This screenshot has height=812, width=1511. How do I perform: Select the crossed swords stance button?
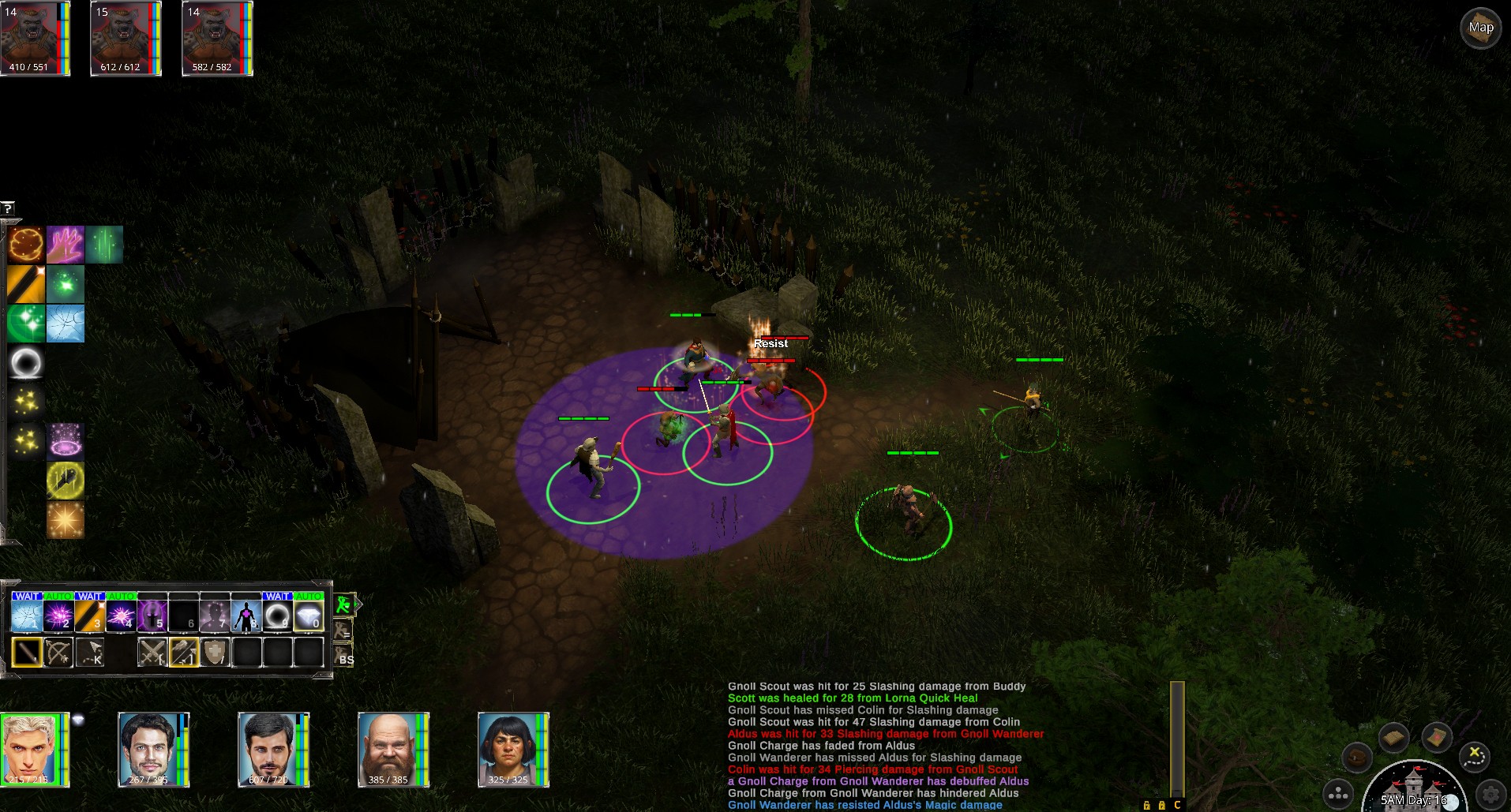coord(152,653)
